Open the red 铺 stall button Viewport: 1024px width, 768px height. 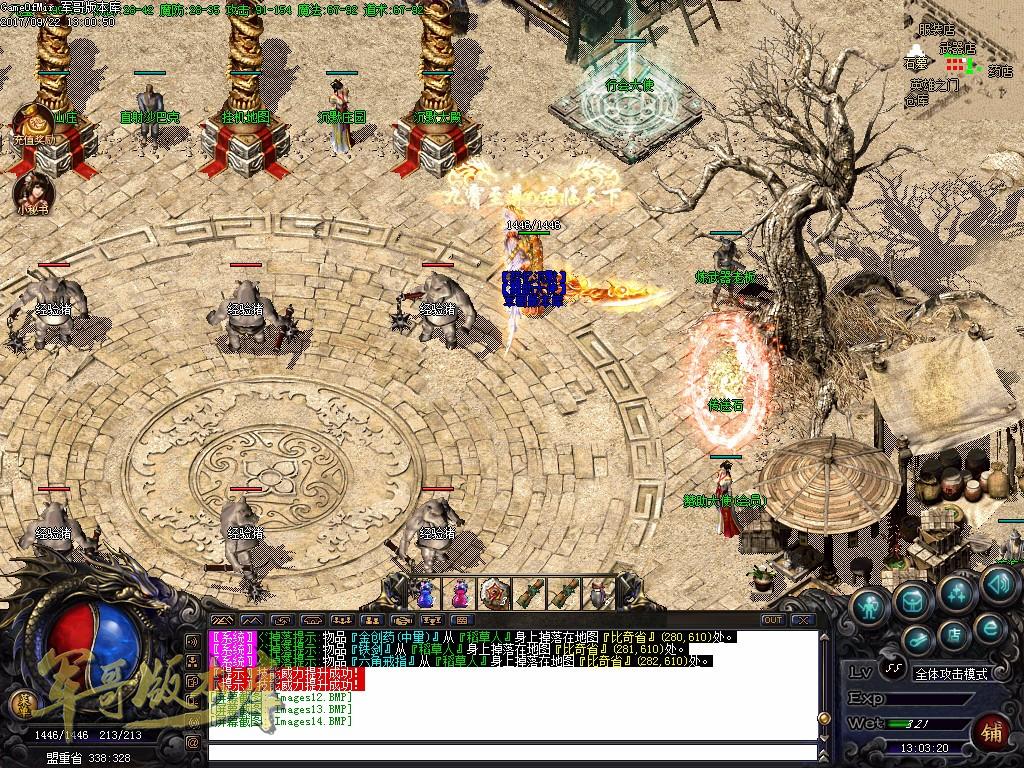click(x=991, y=729)
